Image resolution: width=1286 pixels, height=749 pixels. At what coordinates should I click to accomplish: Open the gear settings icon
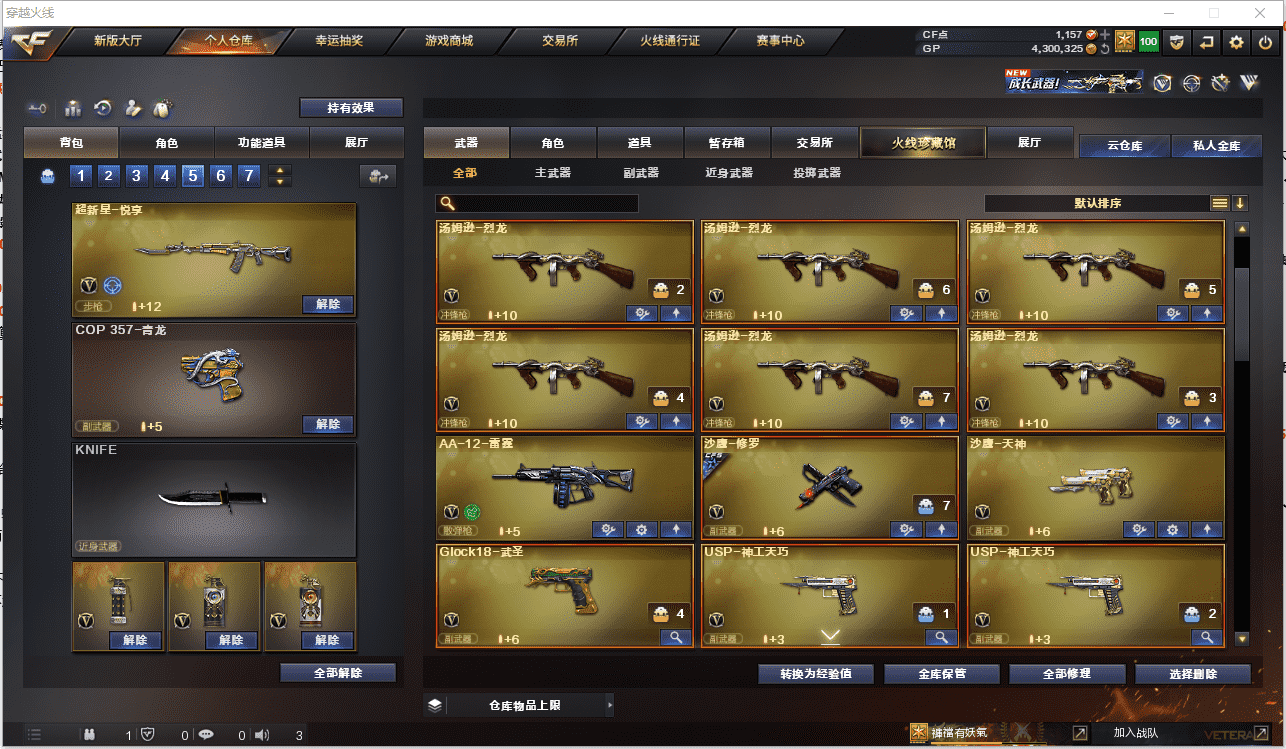(1237, 42)
